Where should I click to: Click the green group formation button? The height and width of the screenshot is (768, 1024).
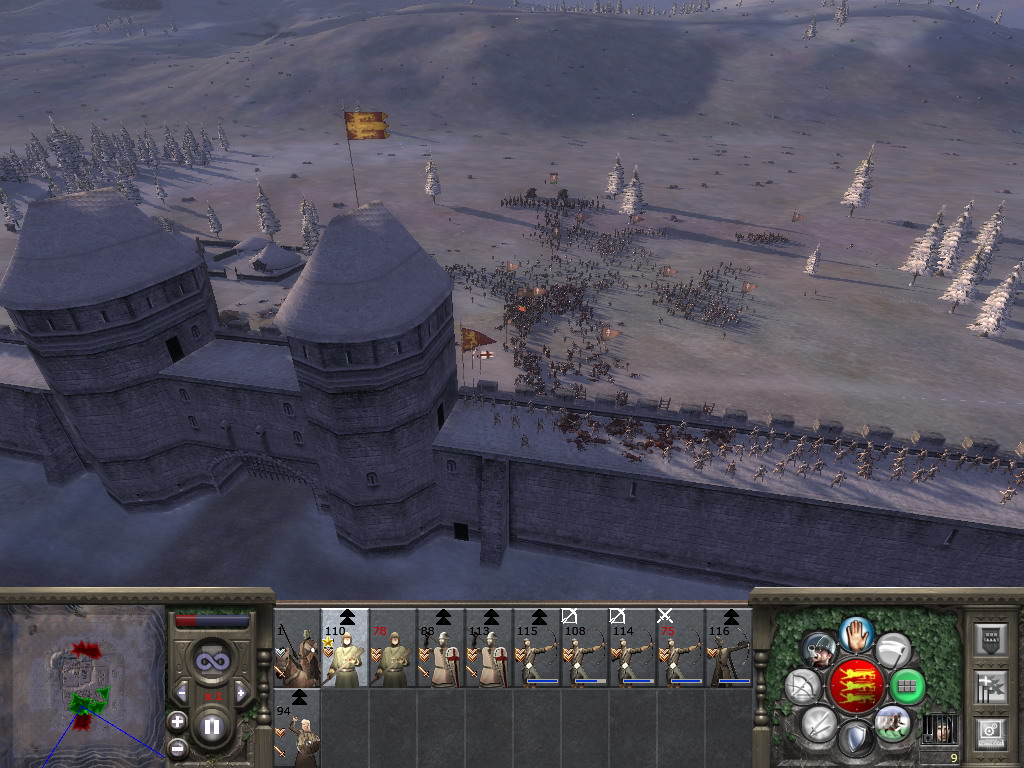pyautogui.click(x=907, y=687)
